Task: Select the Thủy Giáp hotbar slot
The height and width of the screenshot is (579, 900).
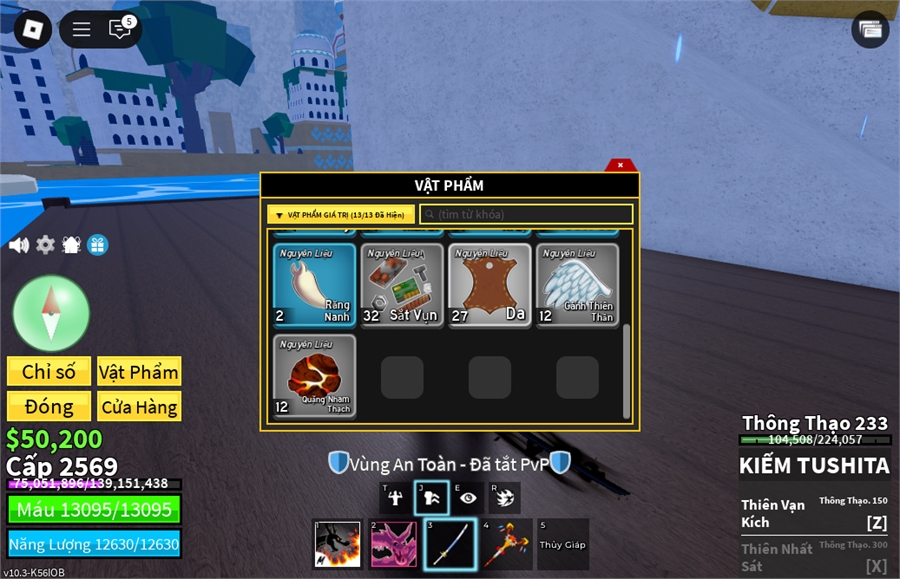Action: (x=562, y=545)
